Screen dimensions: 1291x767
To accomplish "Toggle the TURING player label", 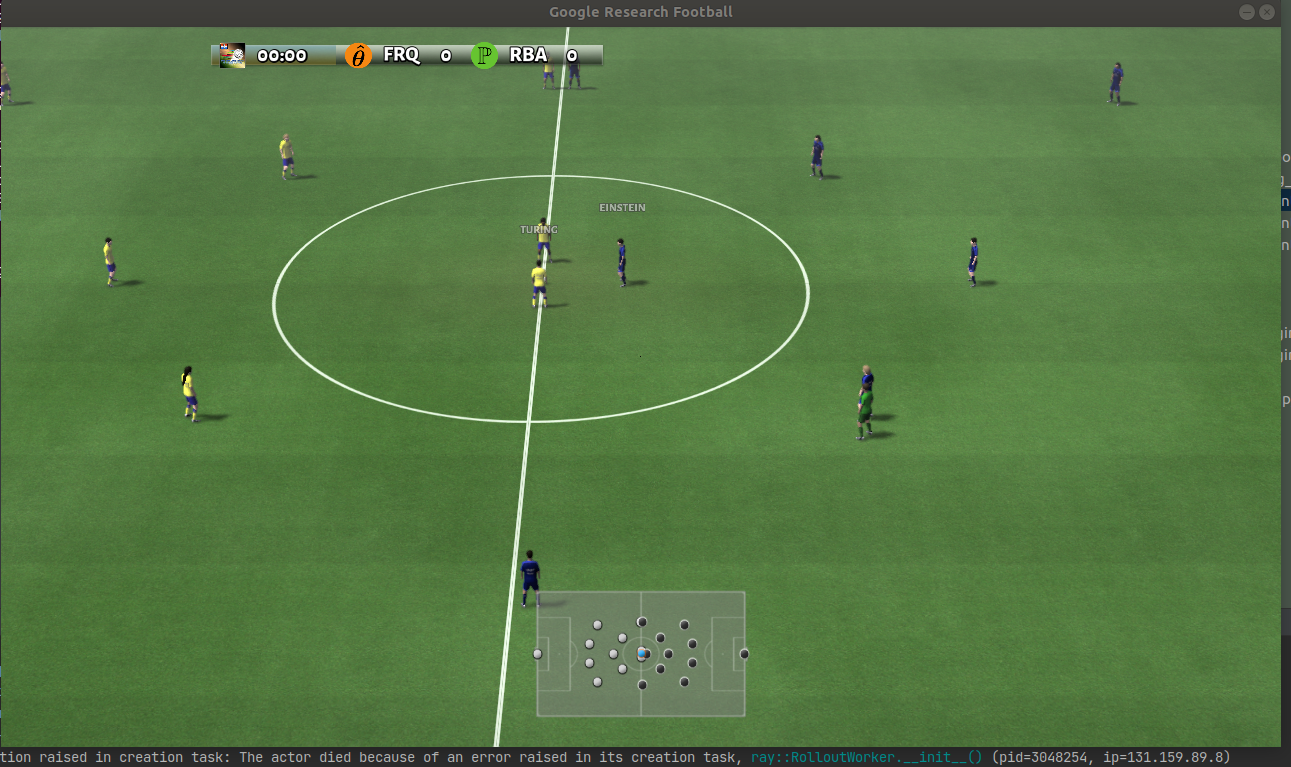I will pos(538,229).
